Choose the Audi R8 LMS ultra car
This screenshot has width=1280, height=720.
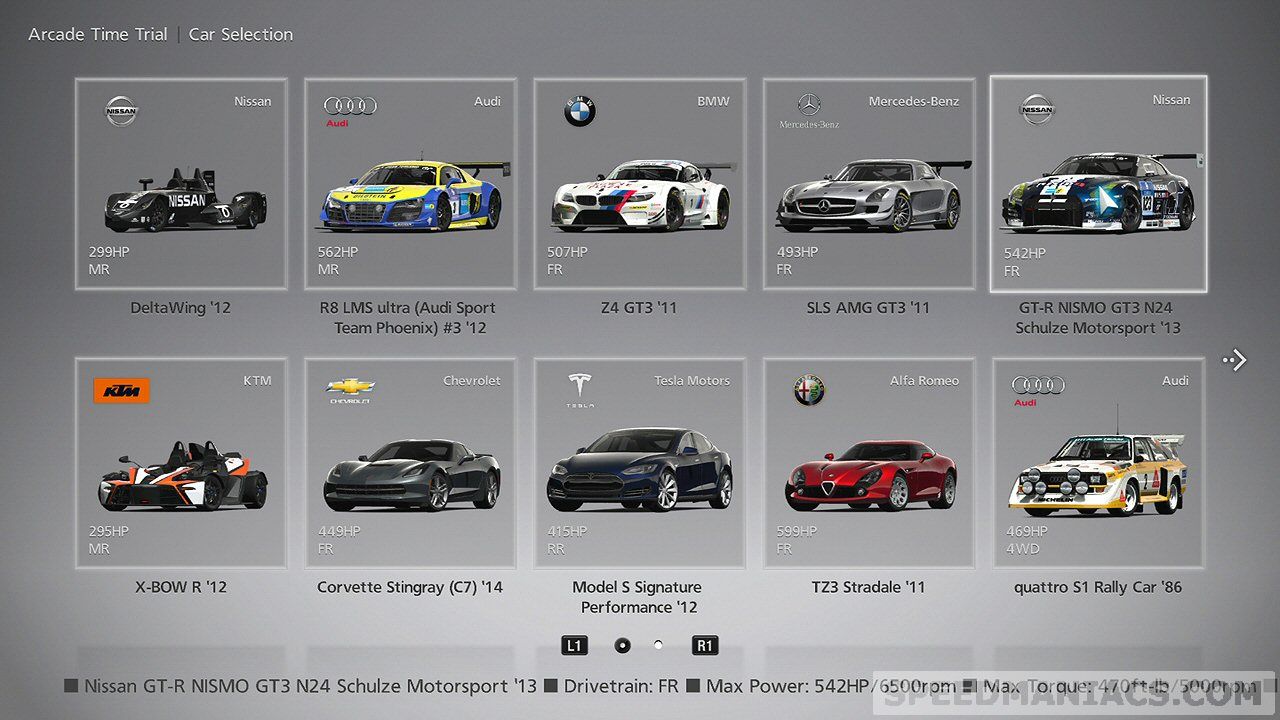(410, 185)
